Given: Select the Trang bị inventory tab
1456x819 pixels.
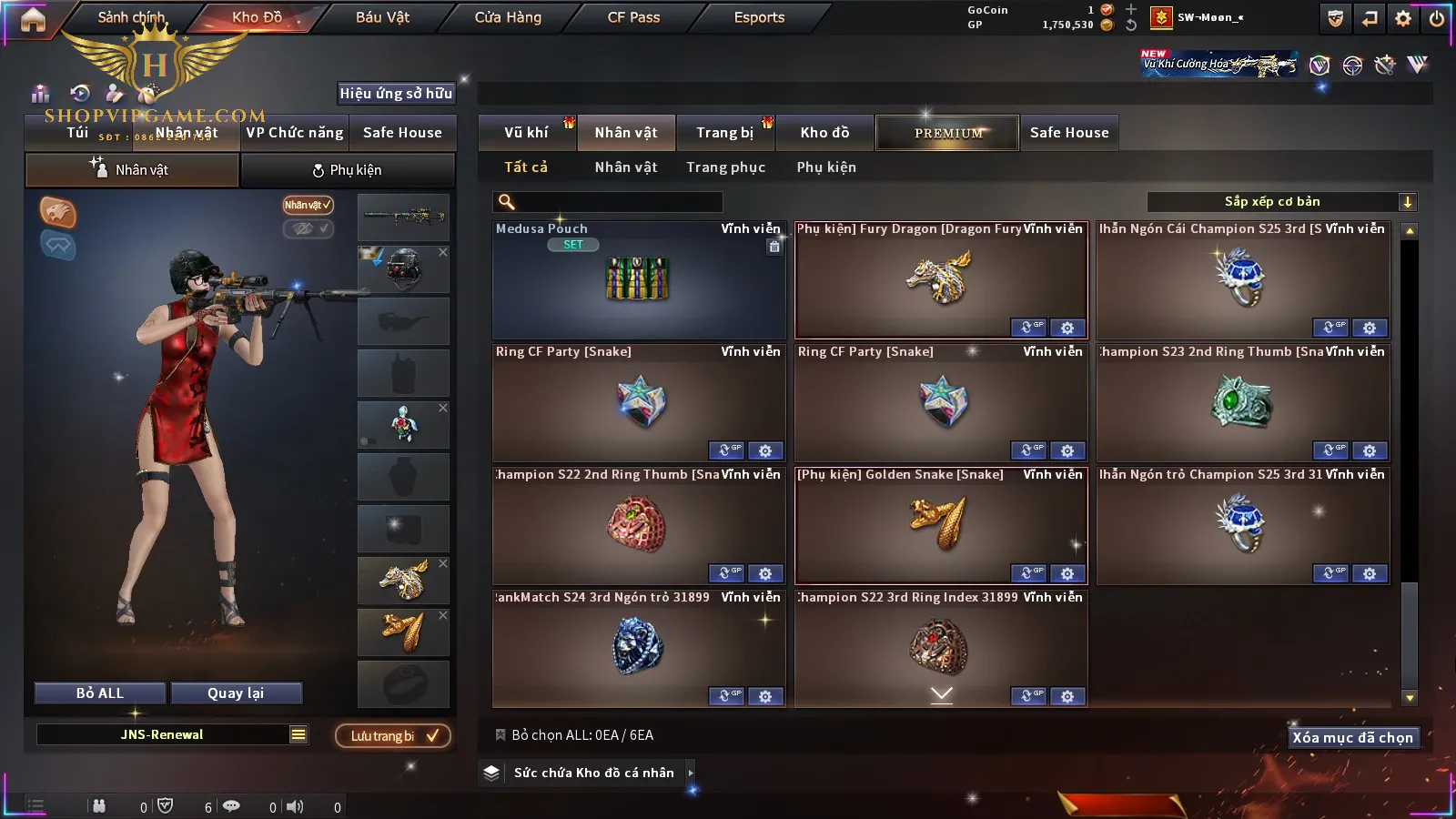Looking at the screenshot, I should pos(724,133).
